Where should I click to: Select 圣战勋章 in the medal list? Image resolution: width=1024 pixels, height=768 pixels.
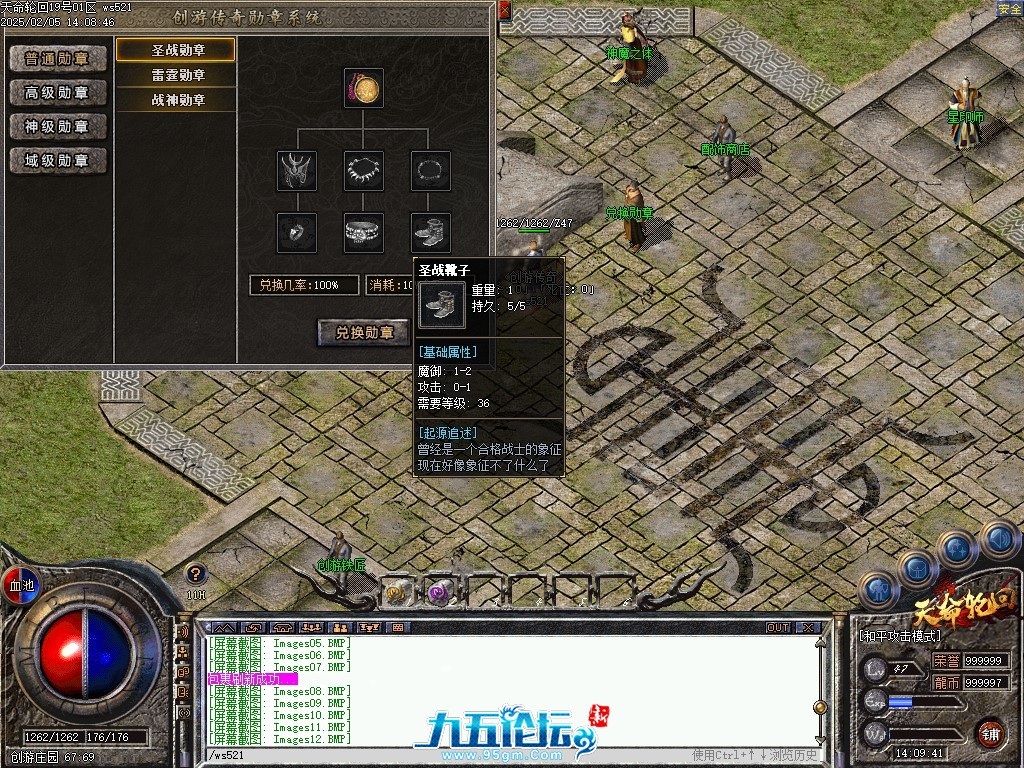tap(177, 50)
